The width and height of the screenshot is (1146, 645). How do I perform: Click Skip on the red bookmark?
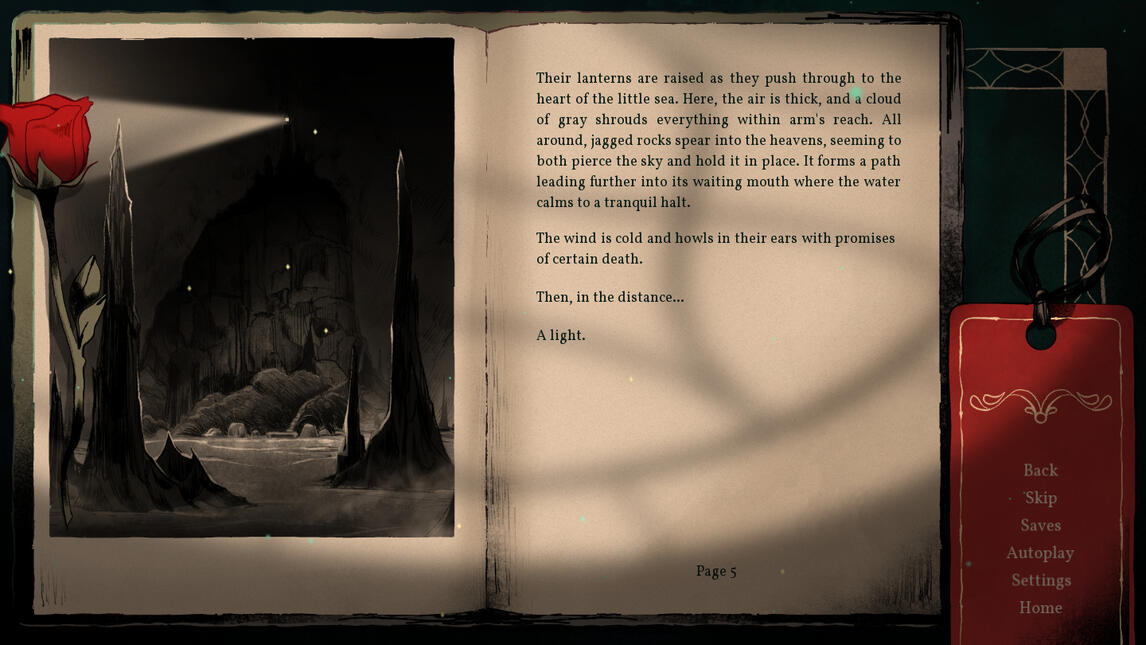click(1040, 498)
